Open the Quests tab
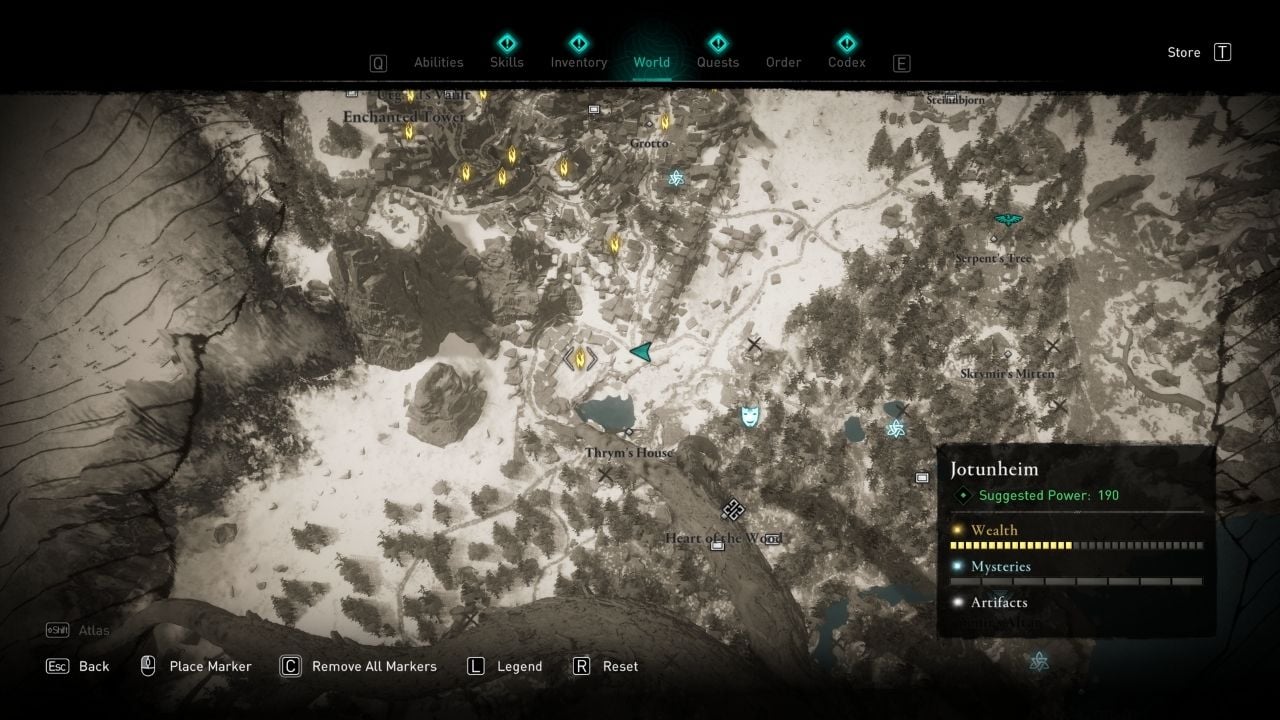Screen dimensions: 1280x720 click(718, 62)
